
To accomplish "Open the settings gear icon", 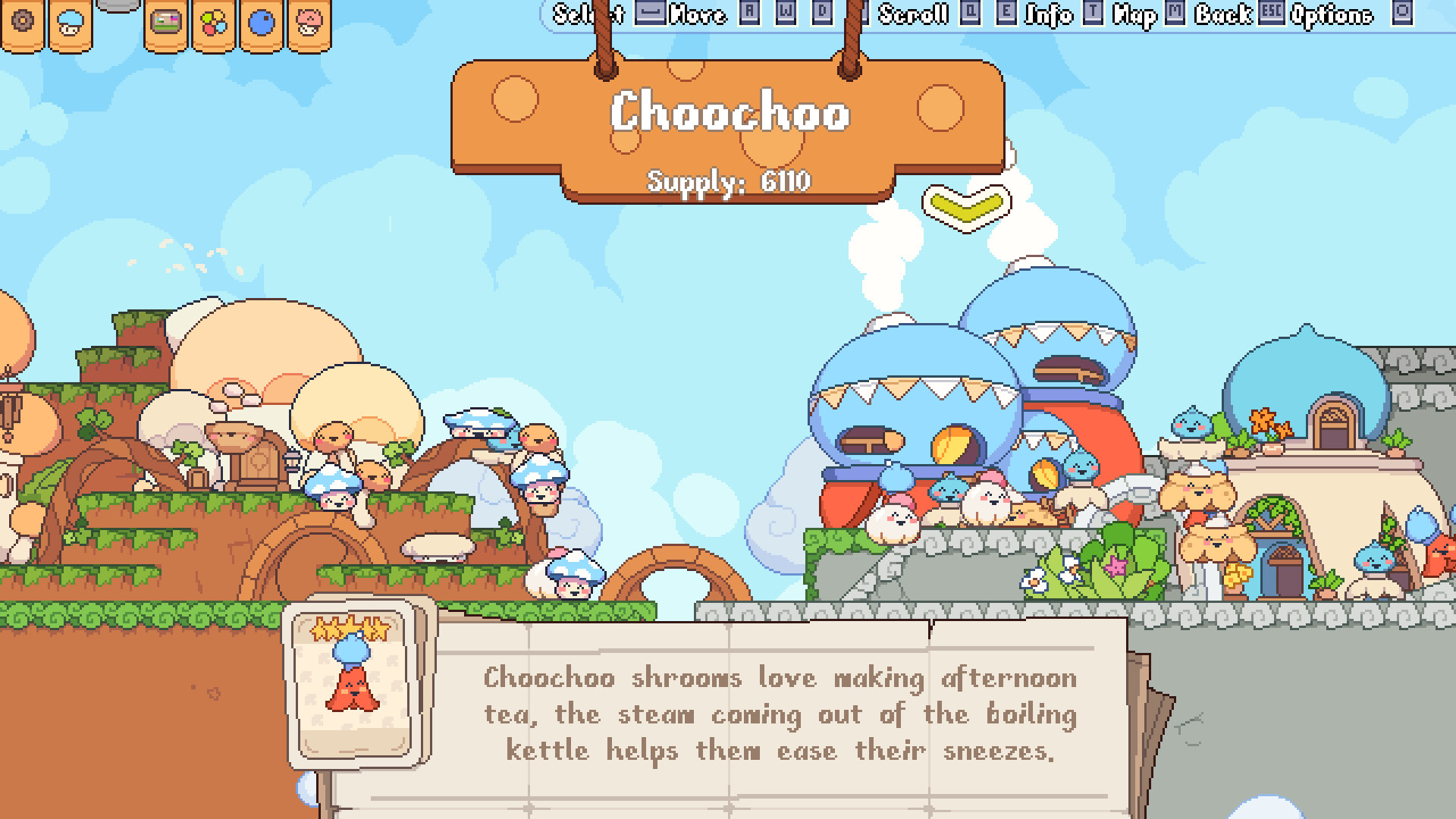I will 24,22.
